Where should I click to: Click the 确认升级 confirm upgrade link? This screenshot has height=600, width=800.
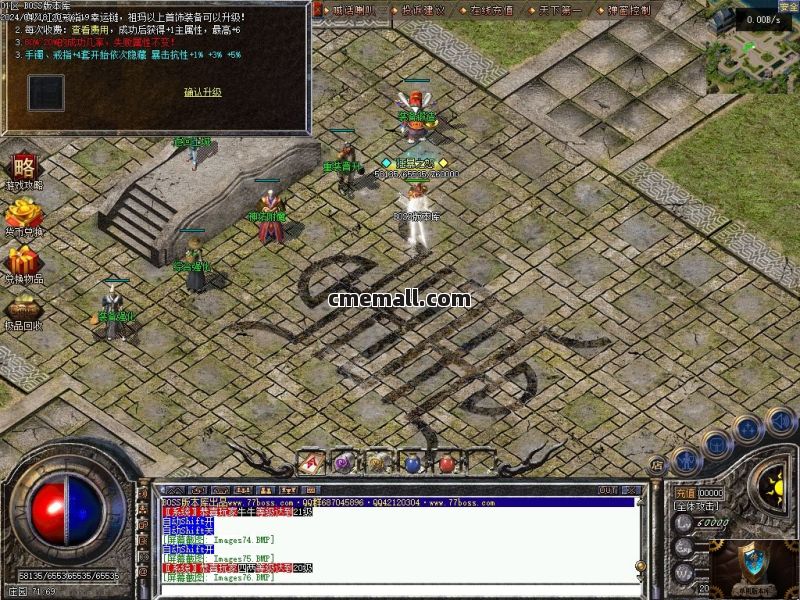tap(202, 92)
